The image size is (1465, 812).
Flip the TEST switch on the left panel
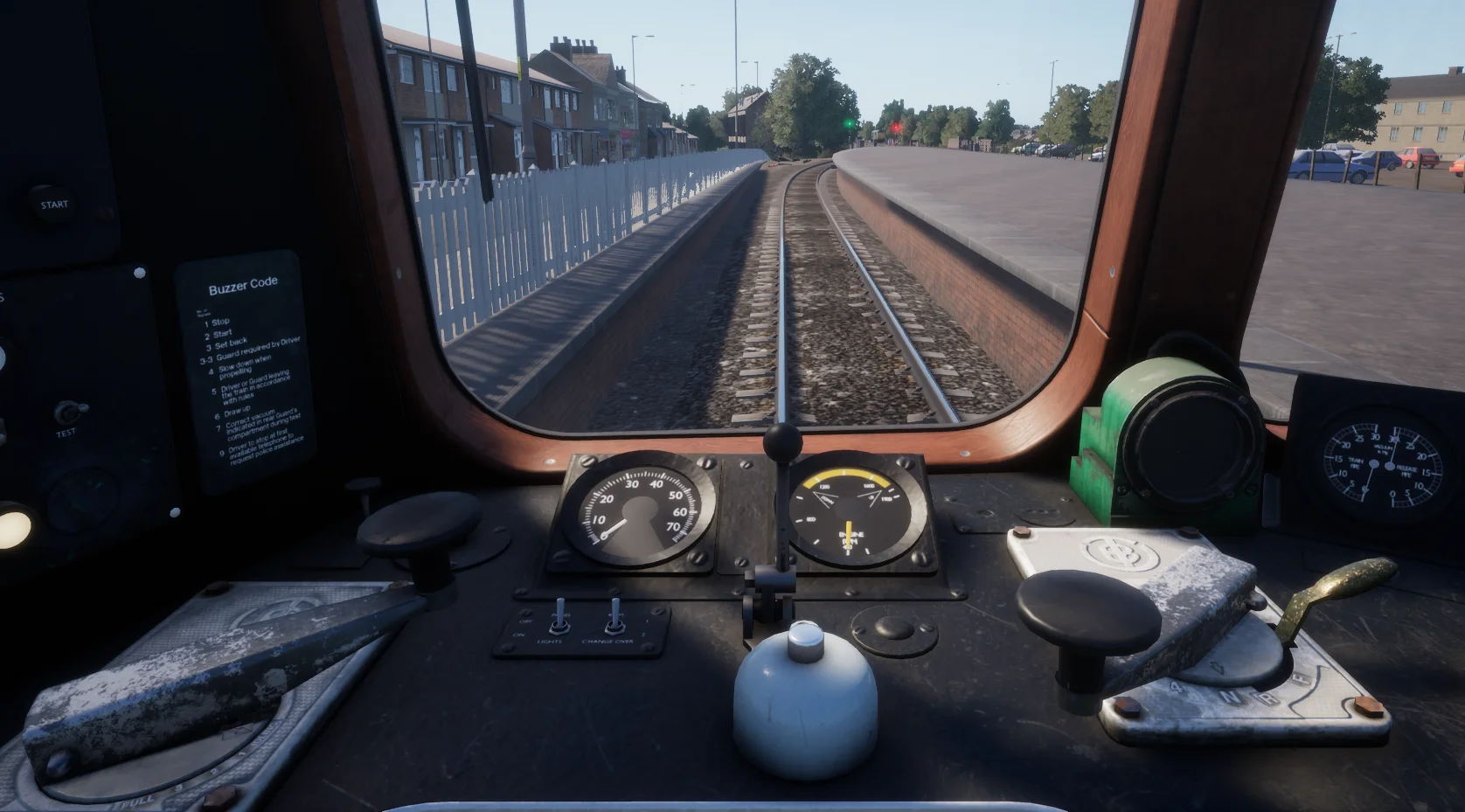click(x=66, y=412)
